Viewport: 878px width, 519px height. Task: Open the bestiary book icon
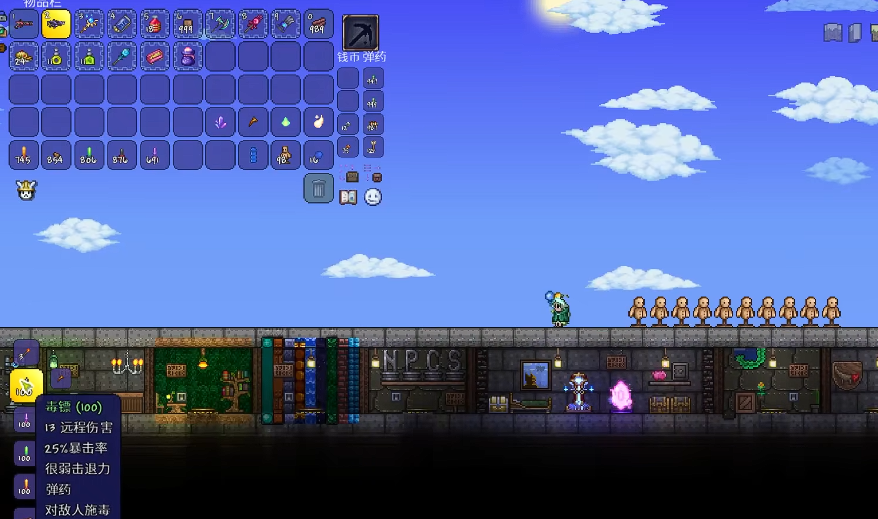(348, 197)
